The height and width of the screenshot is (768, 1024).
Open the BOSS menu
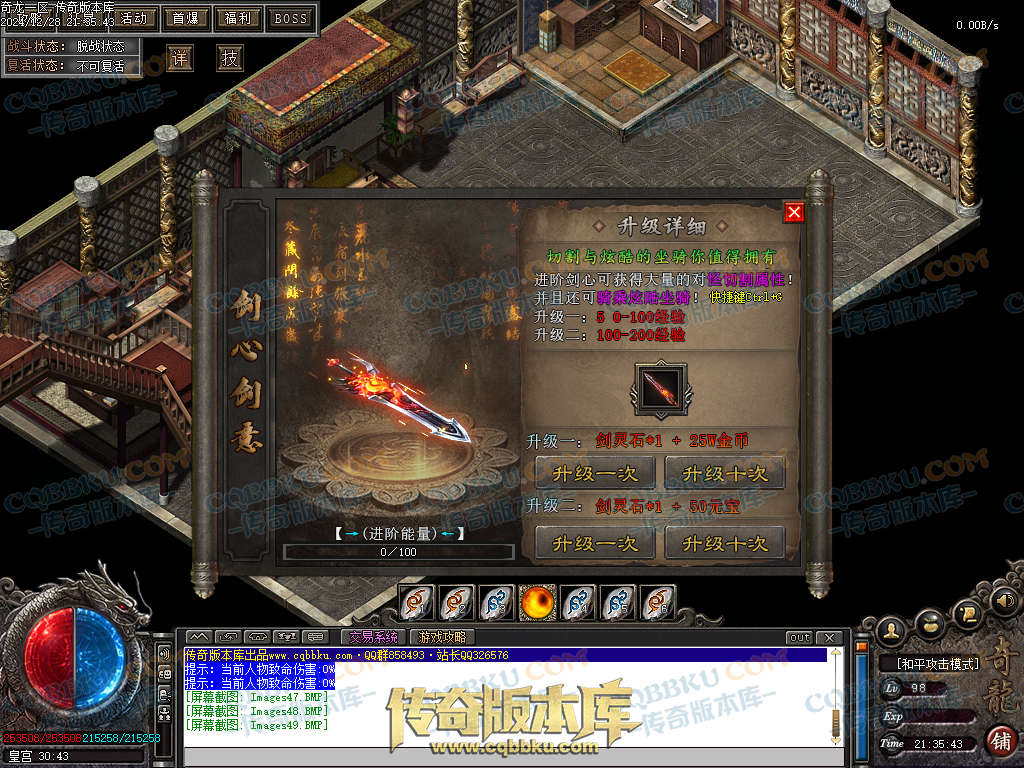click(x=291, y=18)
